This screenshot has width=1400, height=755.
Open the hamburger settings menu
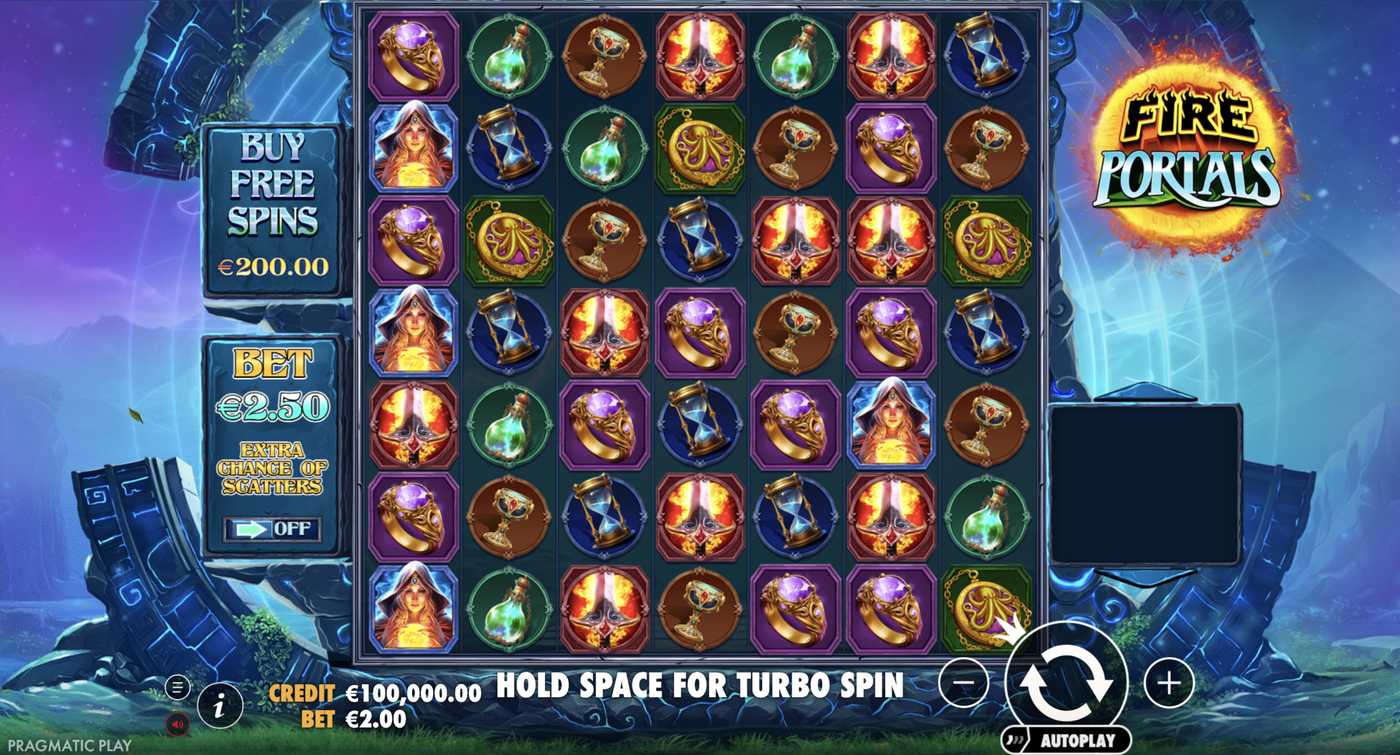point(177,687)
